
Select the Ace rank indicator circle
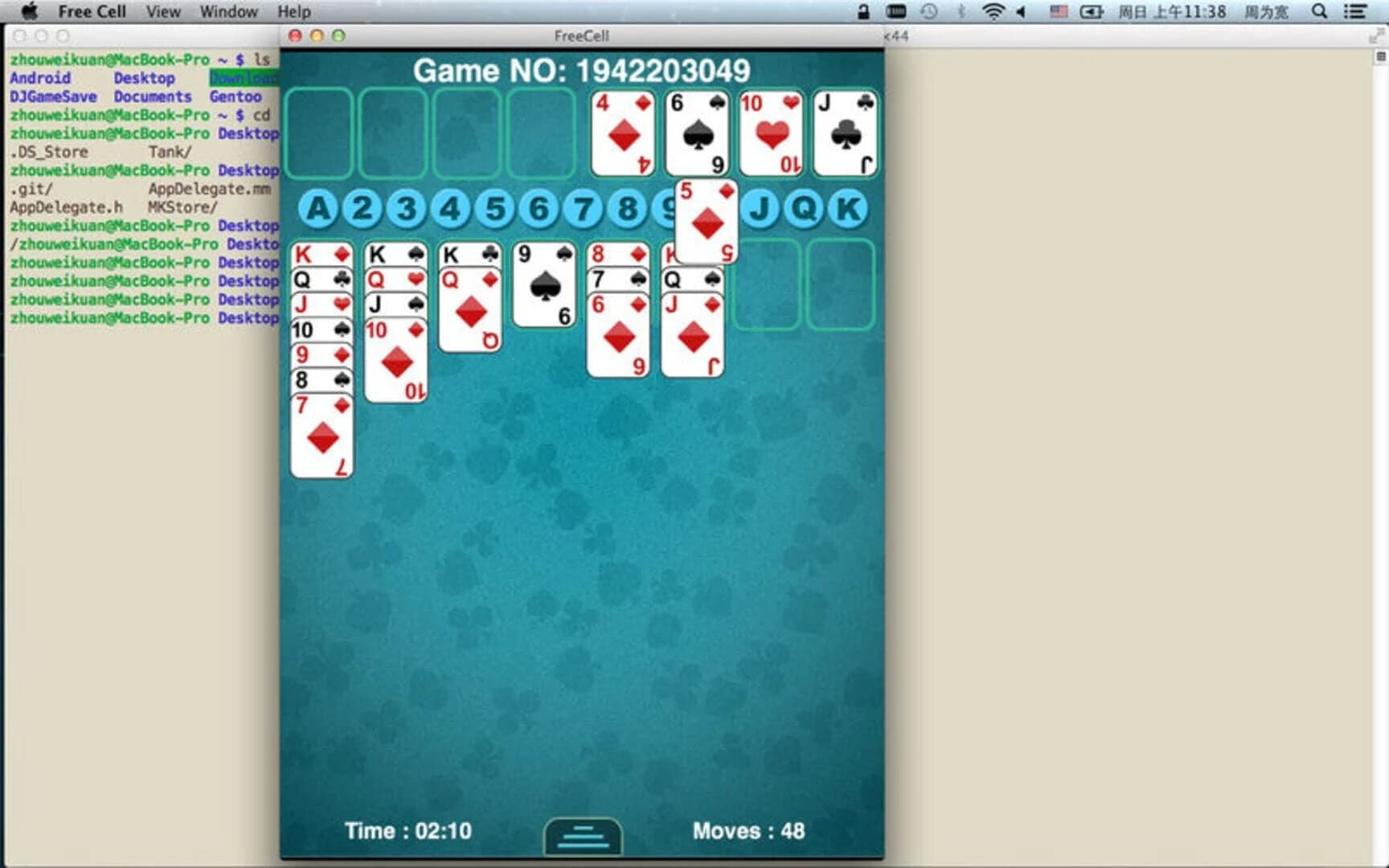320,207
